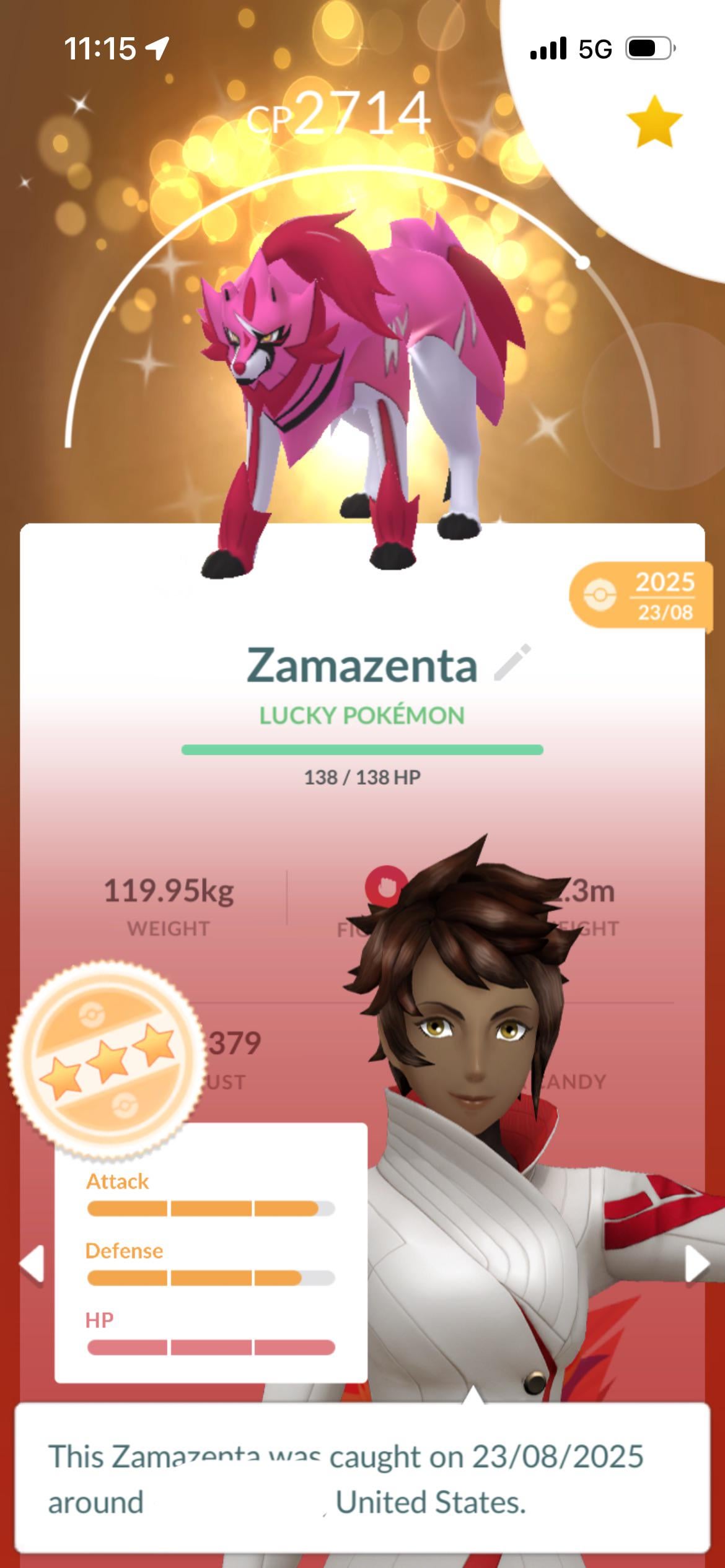This screenshot has width=725, height=1568.
Task: Show the next Pokémon with right arrow
Action: tap(696, 1263)
